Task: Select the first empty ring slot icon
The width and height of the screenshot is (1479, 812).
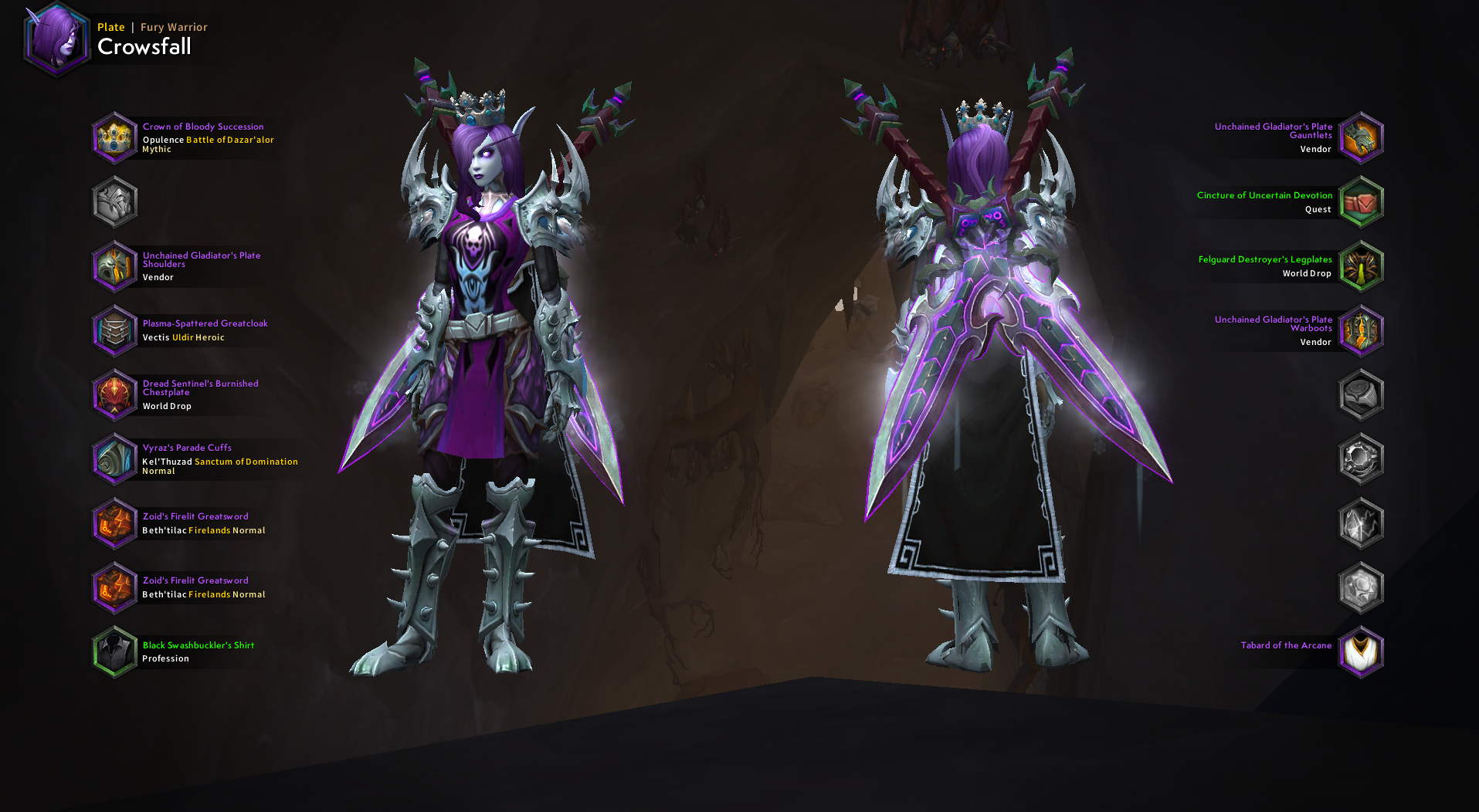Action: tap(1362, 394)
